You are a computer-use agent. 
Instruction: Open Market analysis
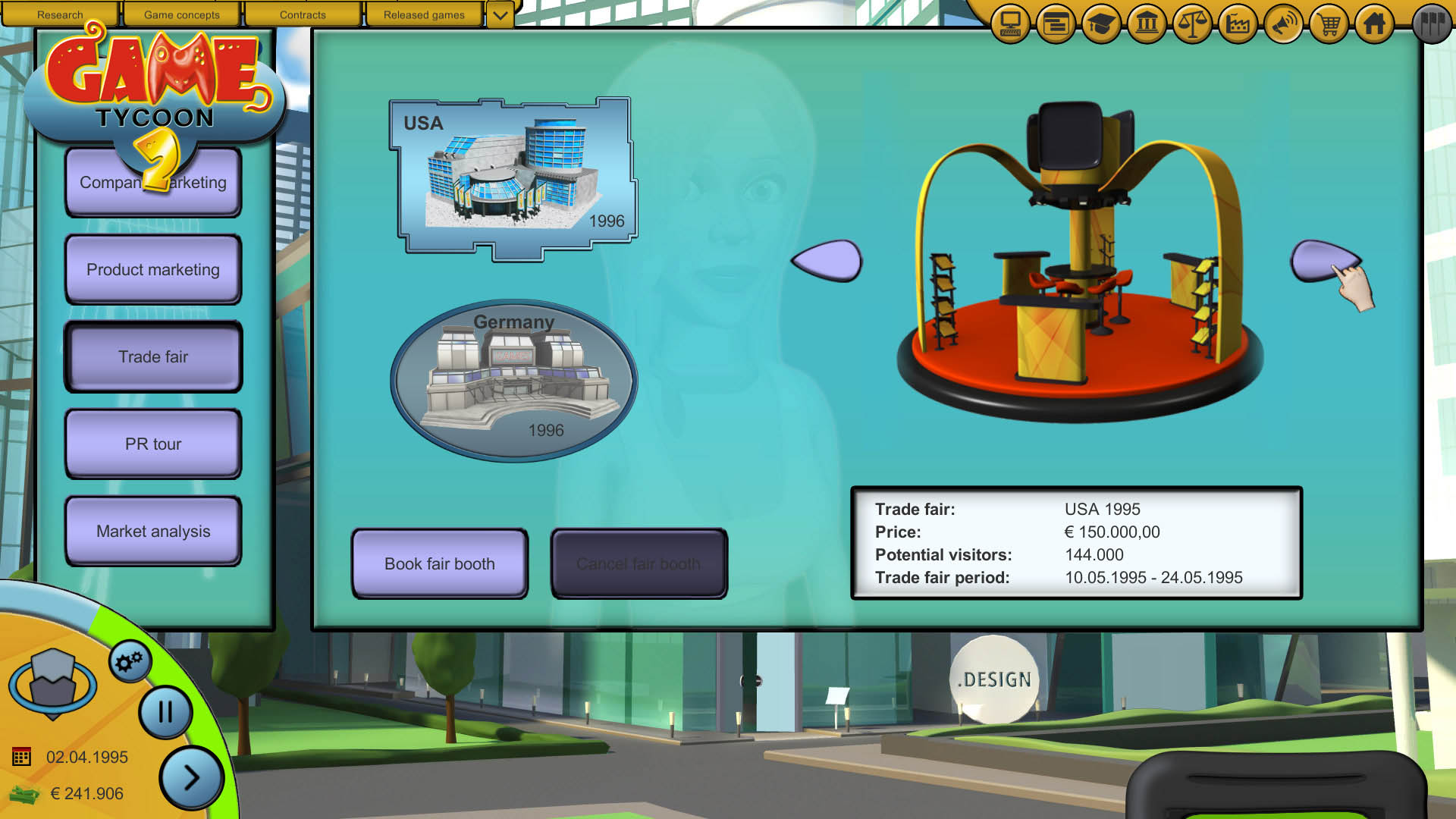[x=152, y=531]
